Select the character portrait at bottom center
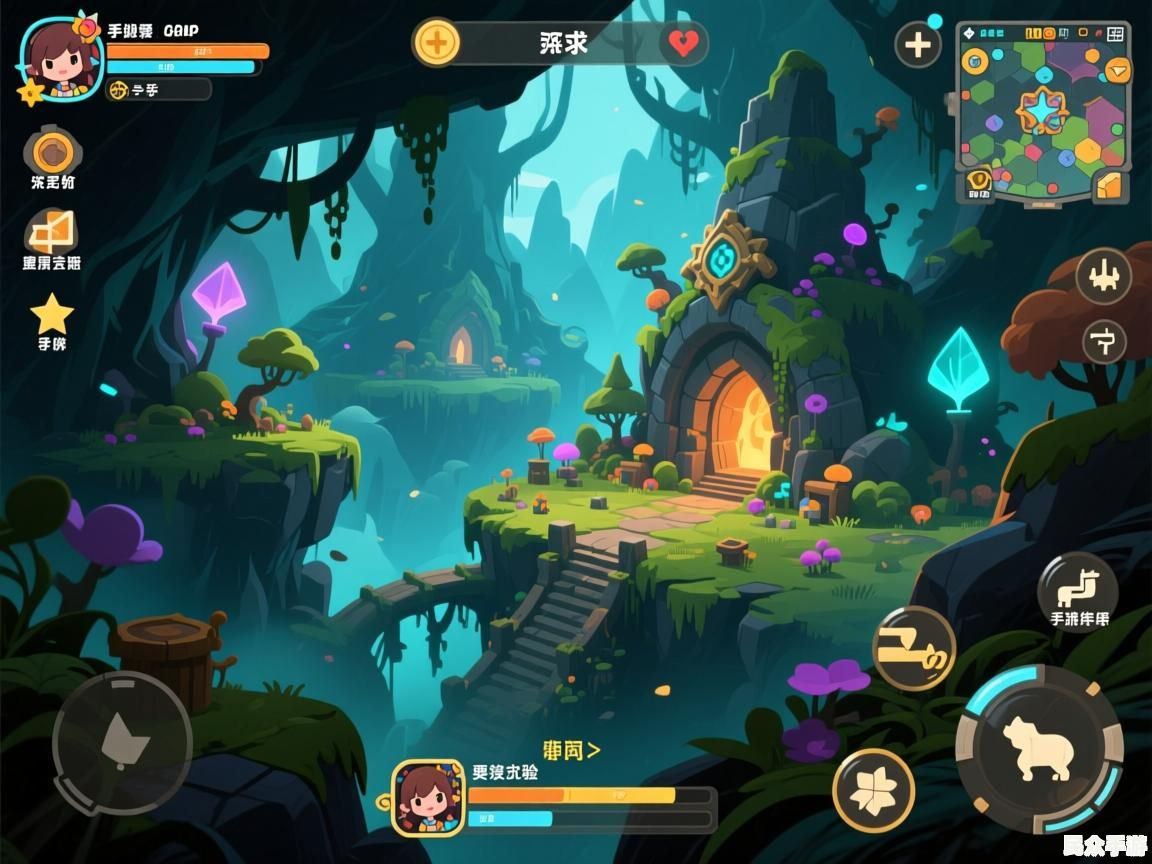The image size is (1152, 864). click(x=428, y=797)
